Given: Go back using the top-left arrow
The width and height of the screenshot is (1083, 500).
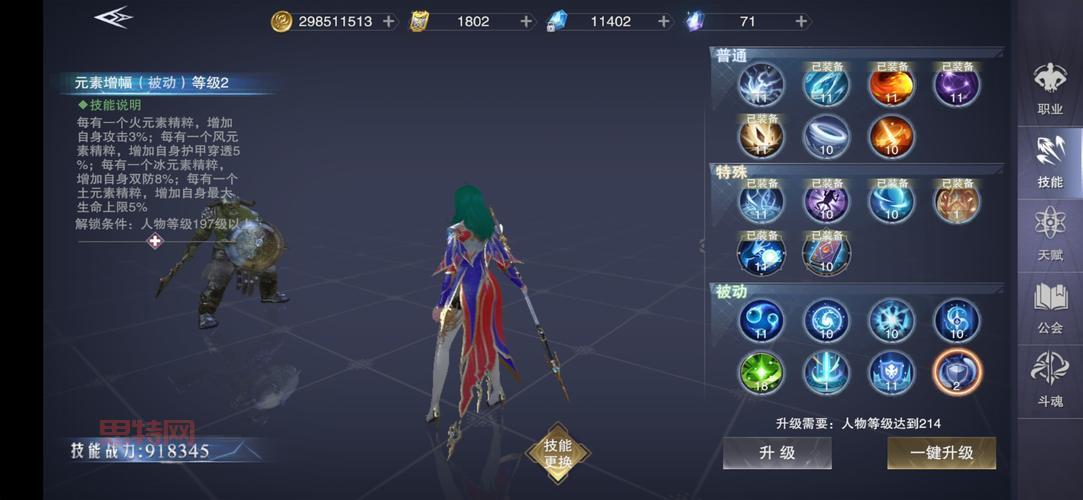Looking at the screenshot, I should click(113, 17).
